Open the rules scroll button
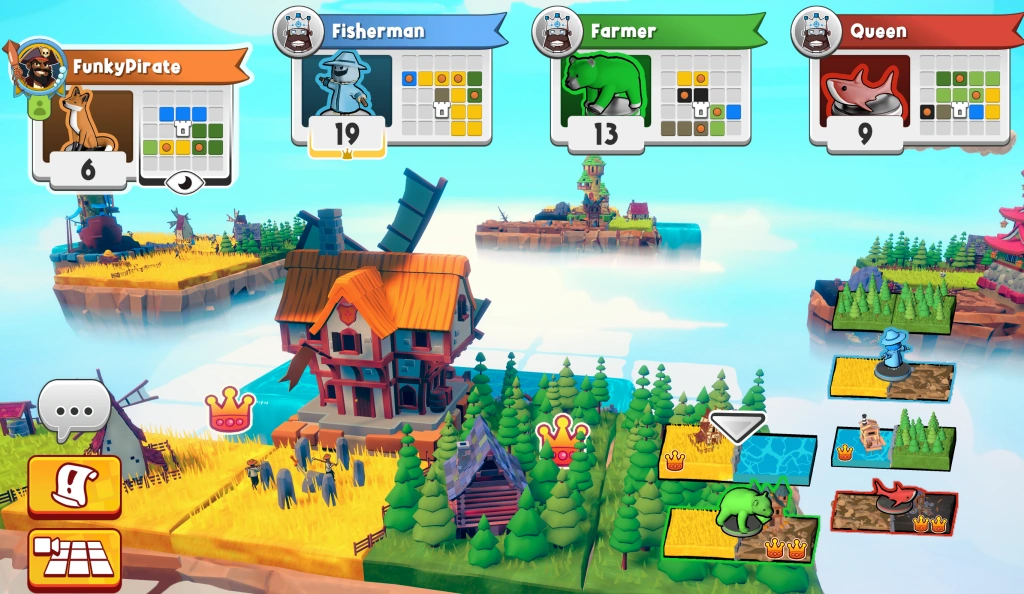 (74, 486)
